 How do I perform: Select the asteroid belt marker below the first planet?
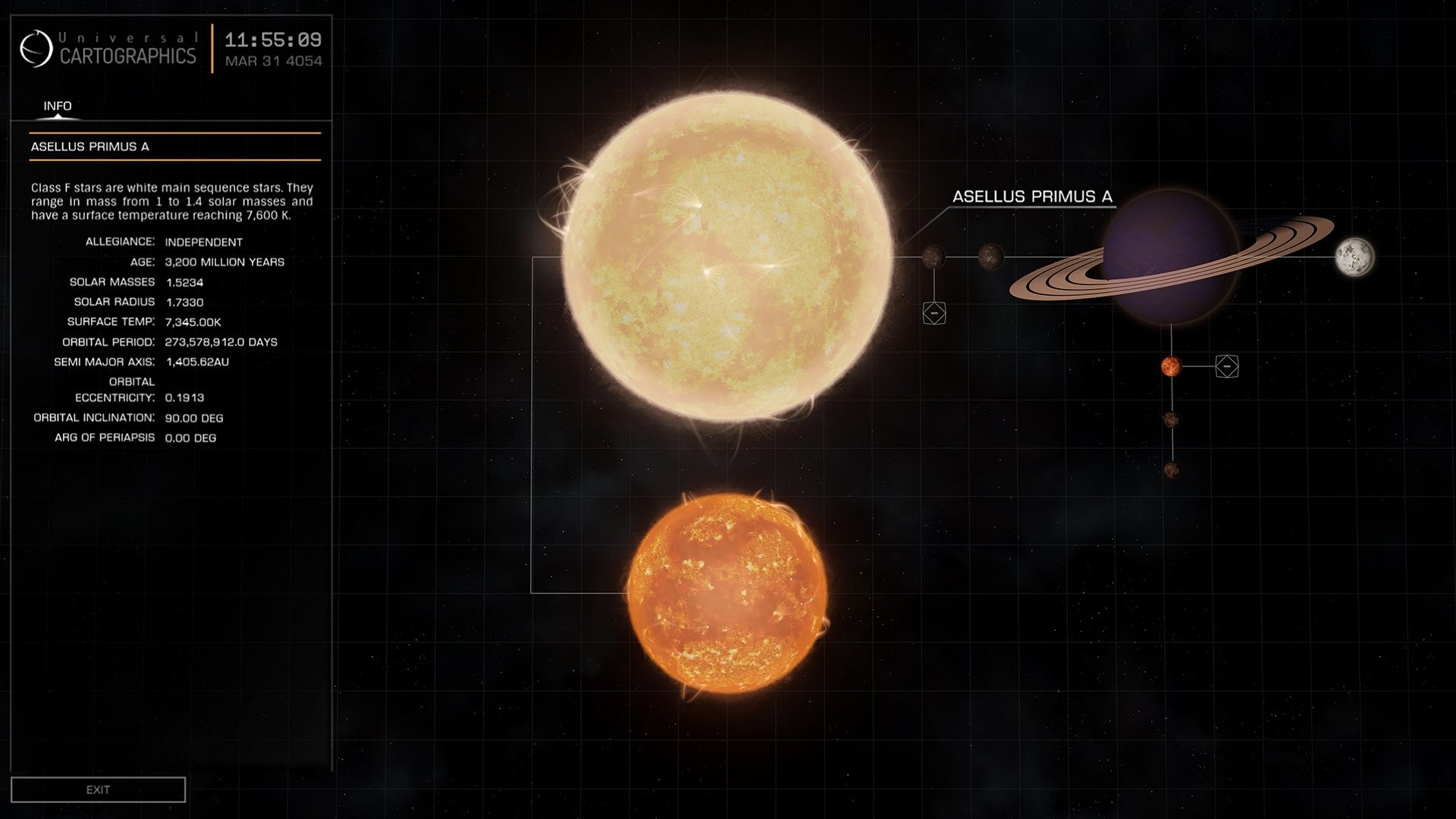coord(935,312)
